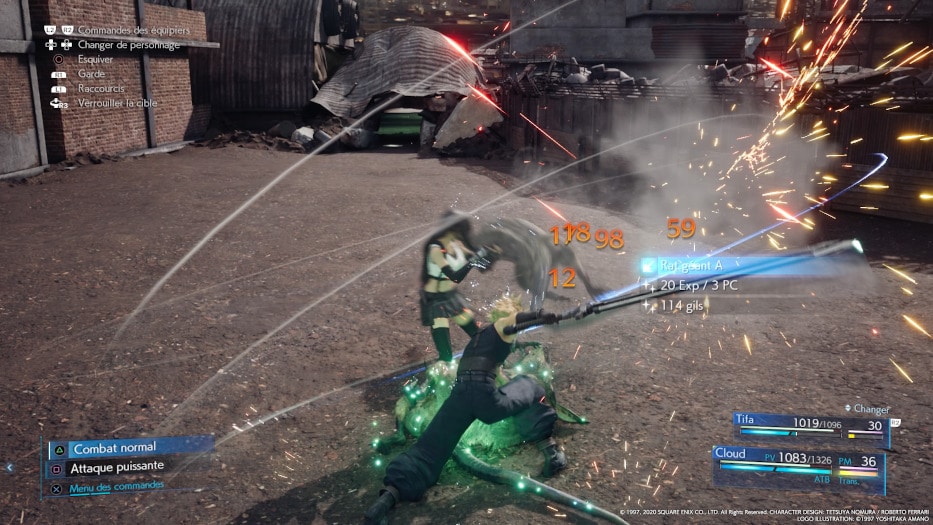Switch to Tifa in the party panel
Viewport: 933px width, 525px height.
(810, 424)
